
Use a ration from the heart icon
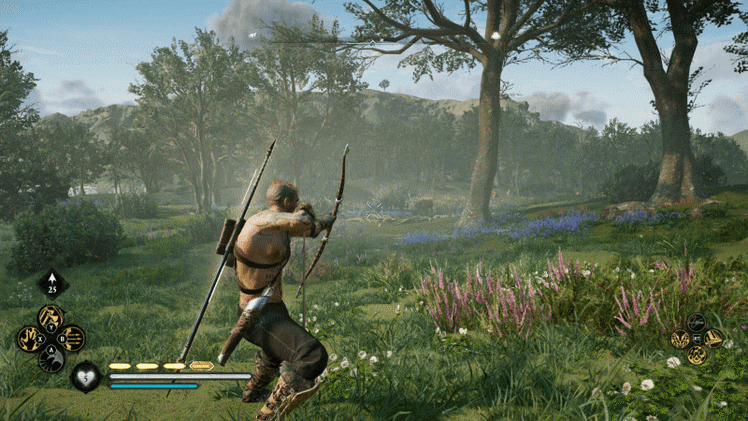85,377
